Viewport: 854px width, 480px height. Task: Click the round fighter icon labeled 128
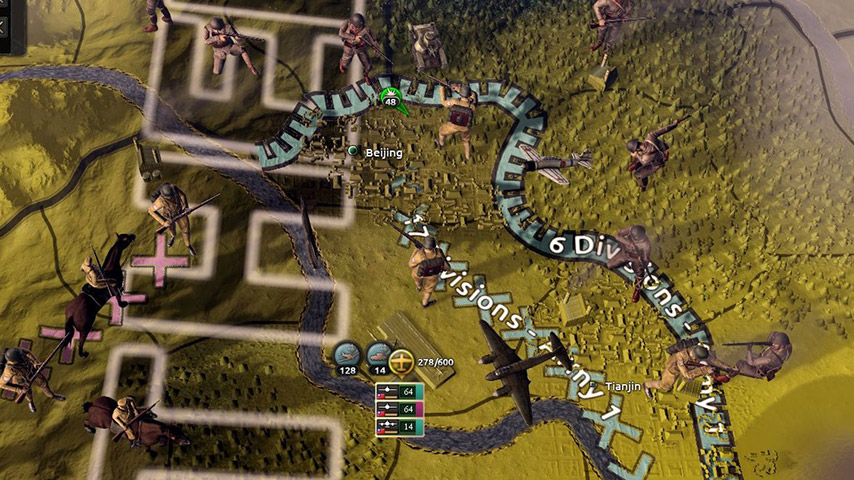coord(345,354)
